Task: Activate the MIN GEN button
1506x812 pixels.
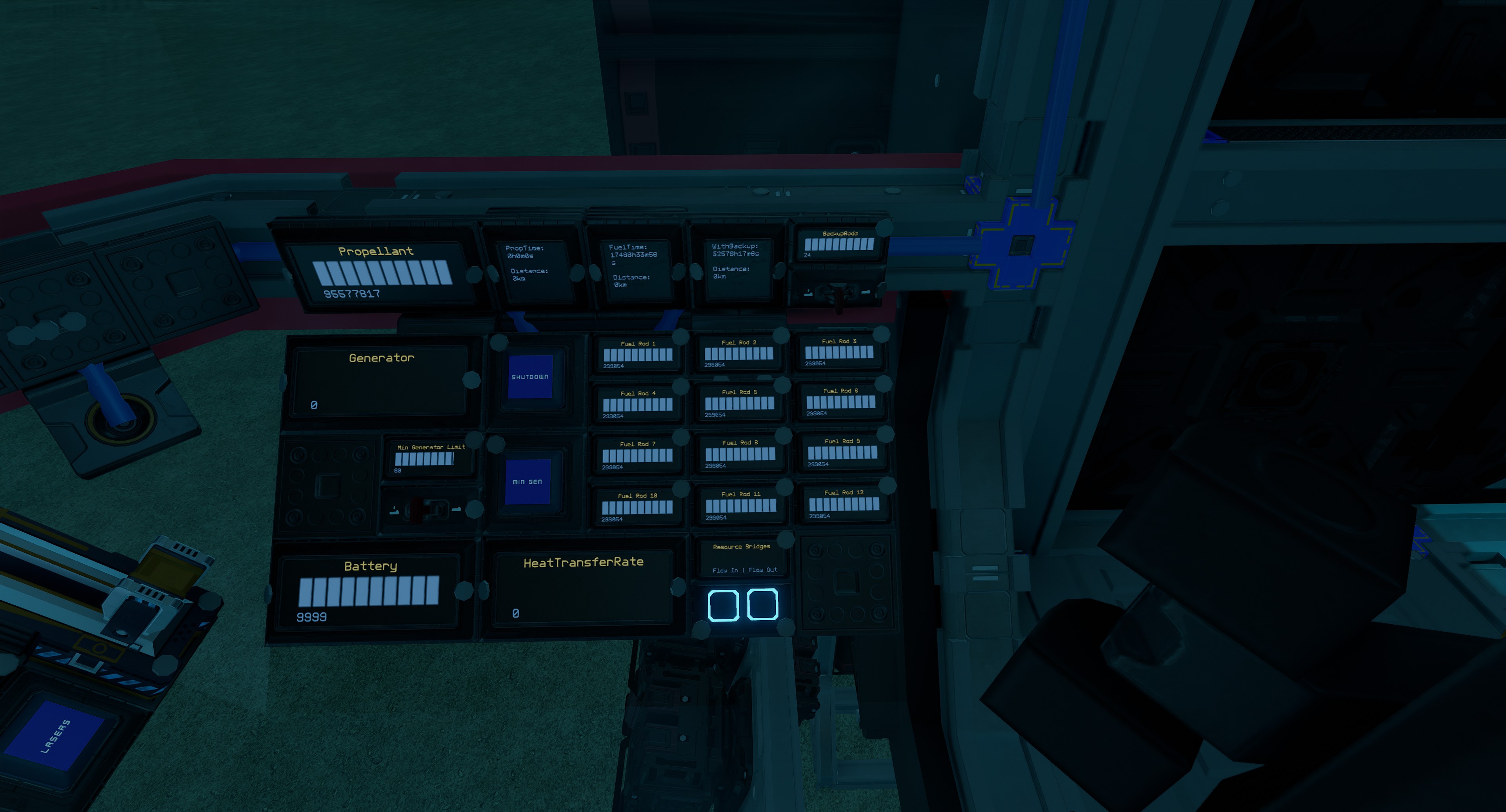Action: (x=527, y=482)
